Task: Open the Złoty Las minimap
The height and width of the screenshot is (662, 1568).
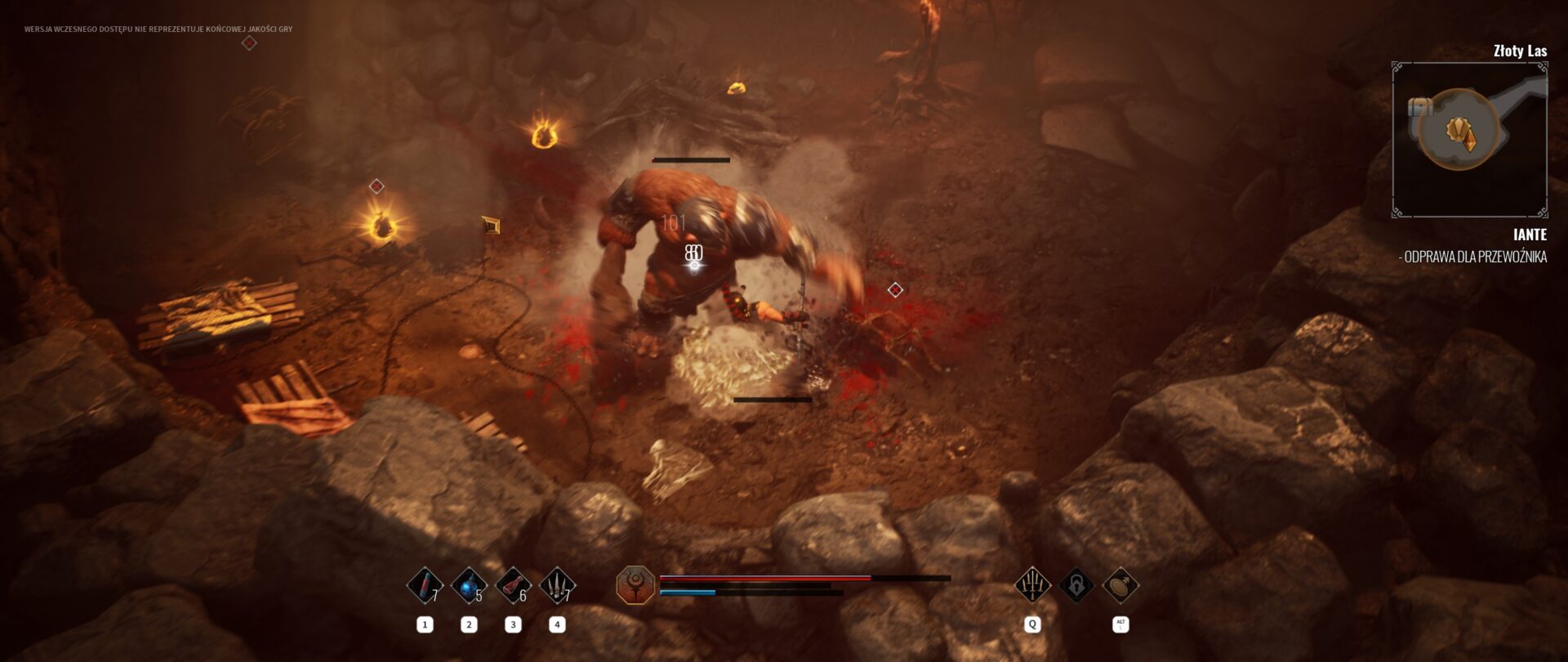Action: pyautogui.click(x=1469, y=140)
